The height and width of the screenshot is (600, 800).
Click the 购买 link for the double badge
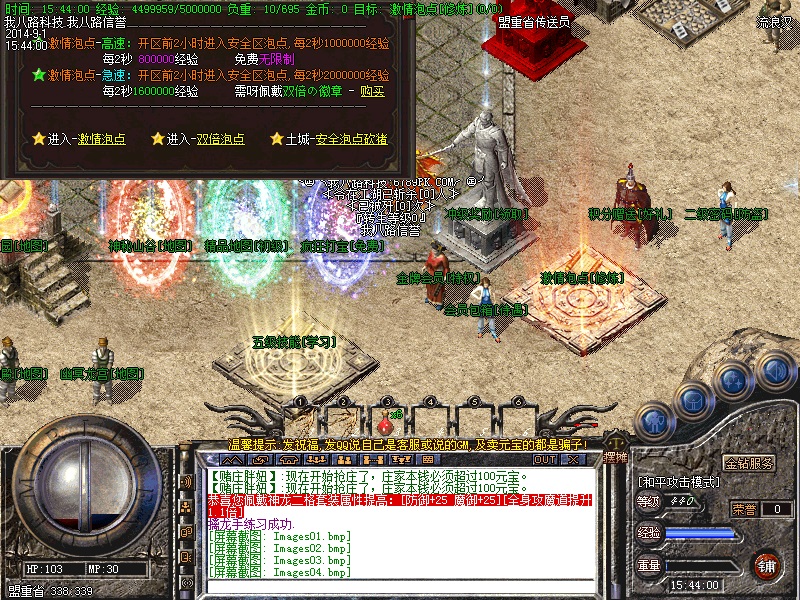(371, 91)
